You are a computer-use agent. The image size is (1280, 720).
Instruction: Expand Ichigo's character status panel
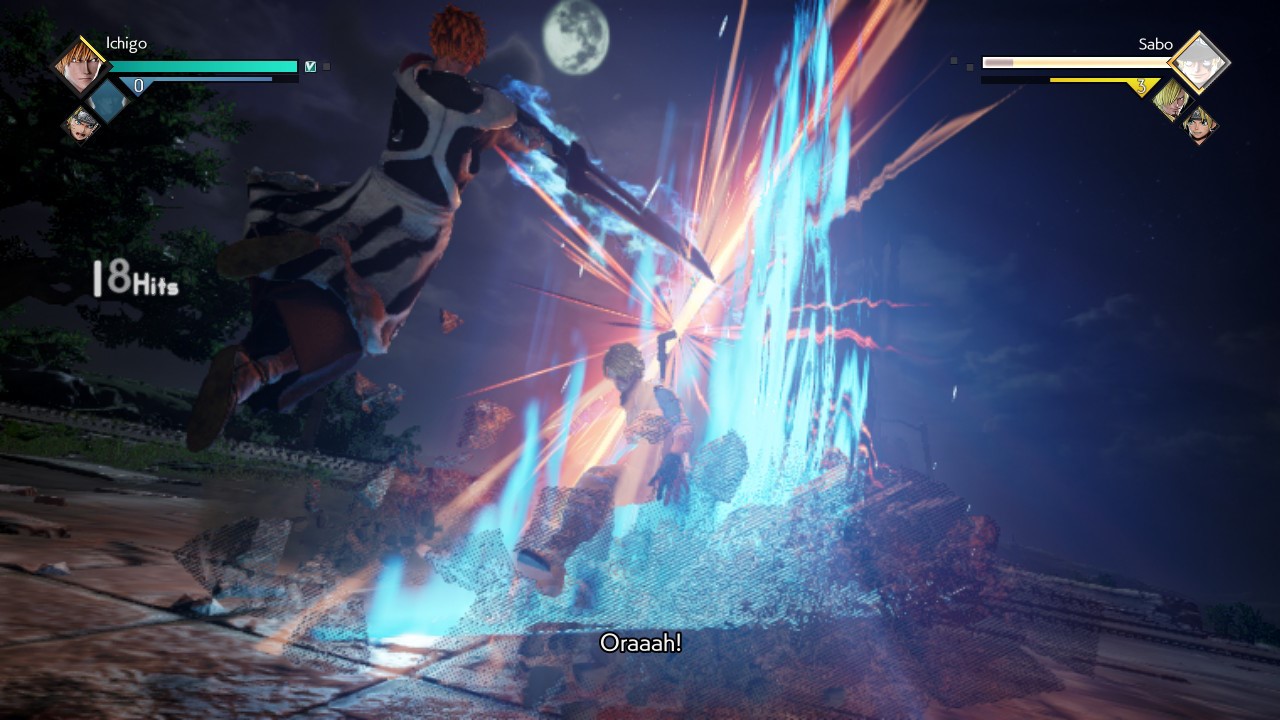pyautogui.click(x=79, y=65)
